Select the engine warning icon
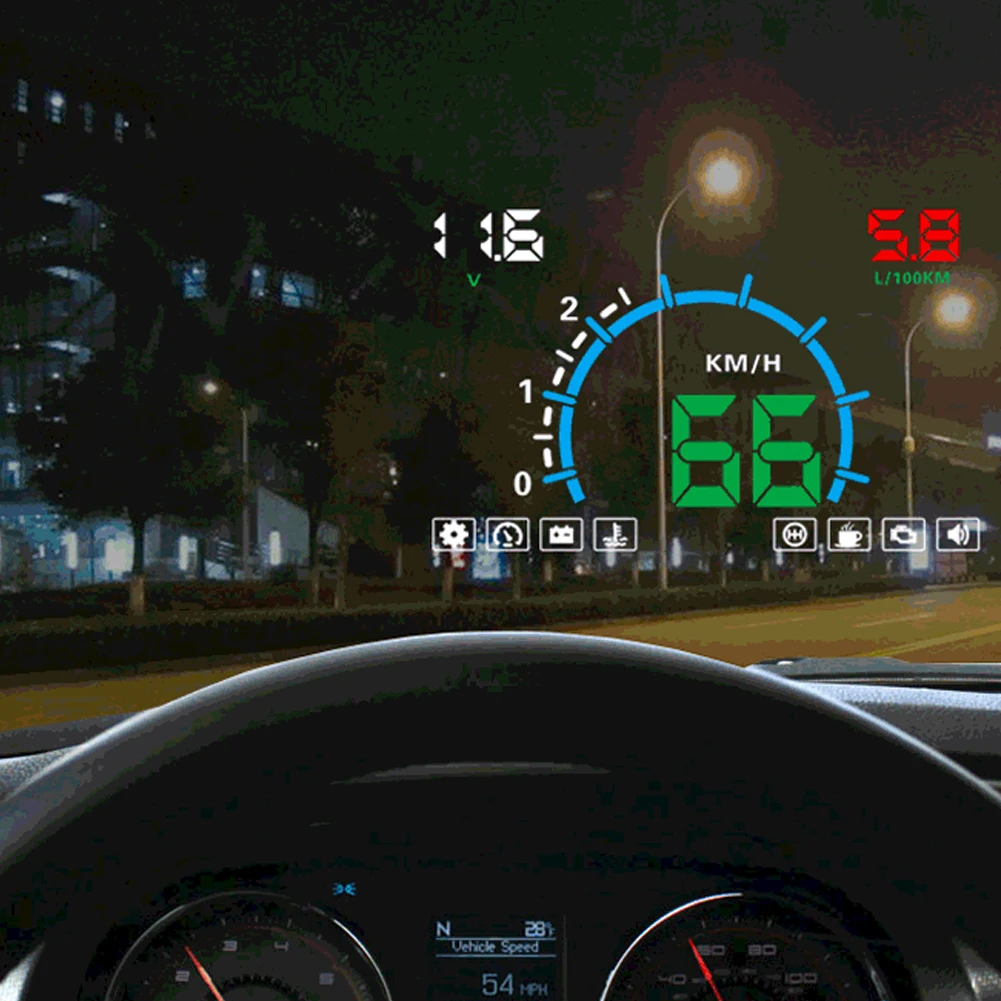The width and height of the screenshot is (1001, 1001). (x=903, y=534)
